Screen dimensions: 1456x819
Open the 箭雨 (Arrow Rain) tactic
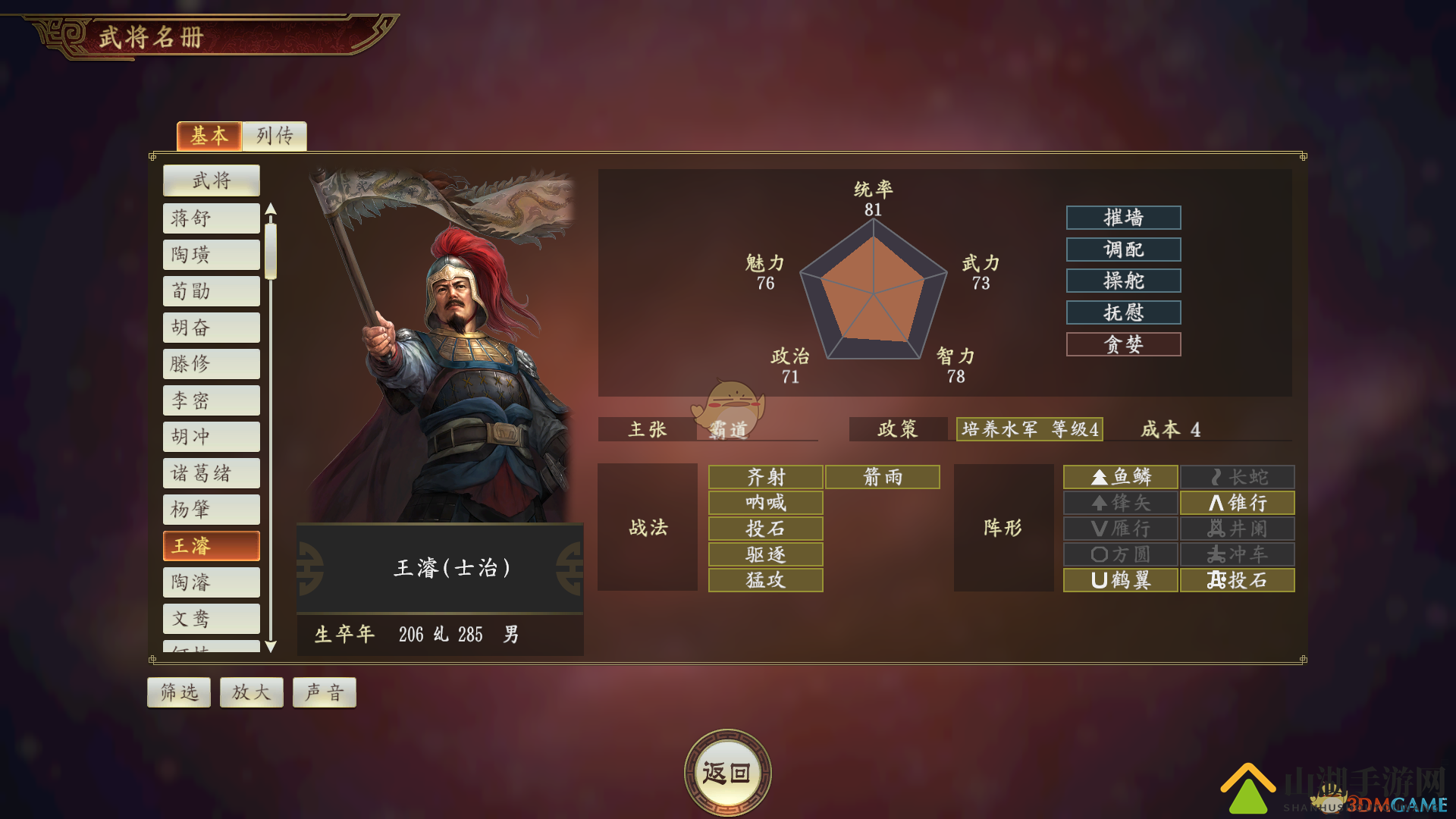pos(883,476)
